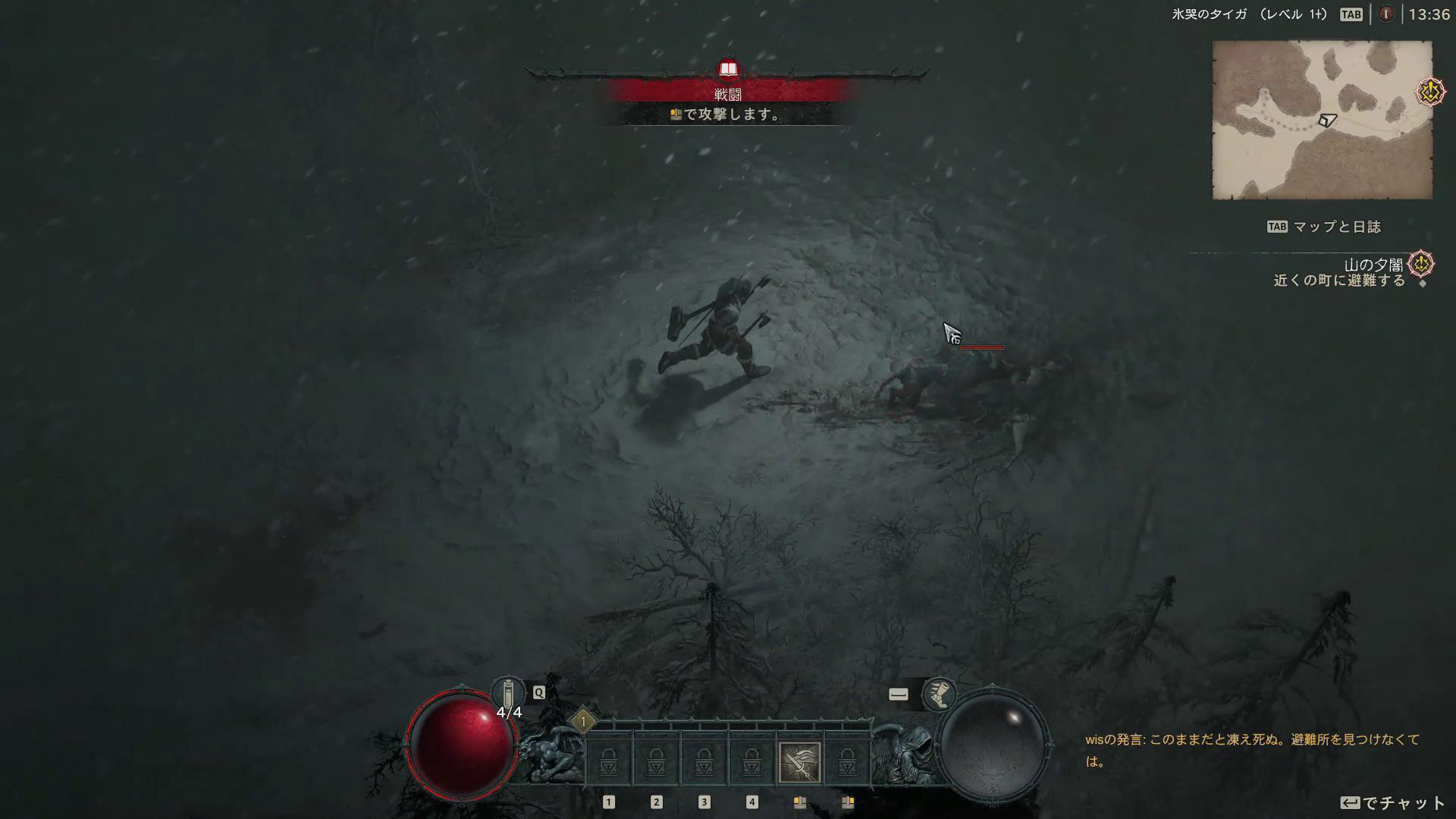Click the red emblem icon beside the clock

pyautogui.click(x=1386, y=13)
